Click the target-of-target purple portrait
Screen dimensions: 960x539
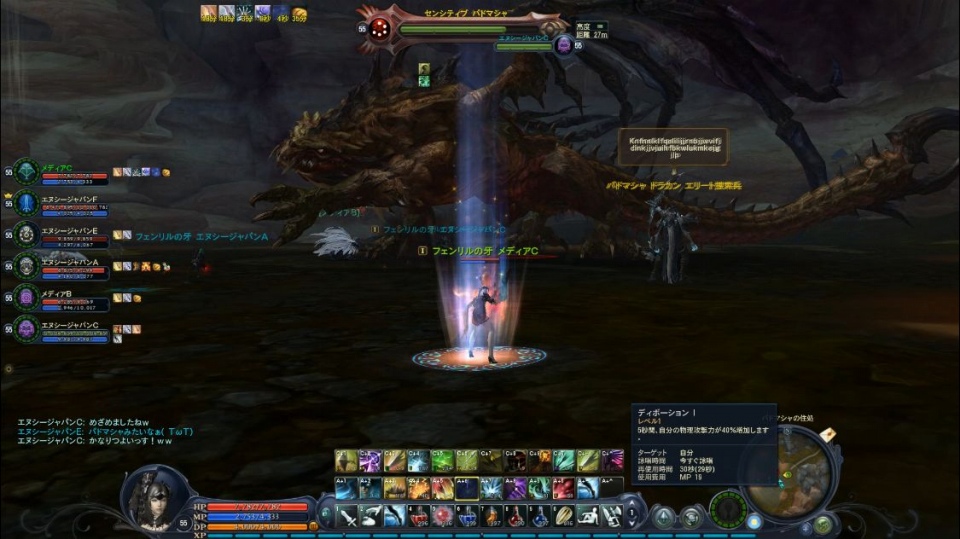coord(563,45)
